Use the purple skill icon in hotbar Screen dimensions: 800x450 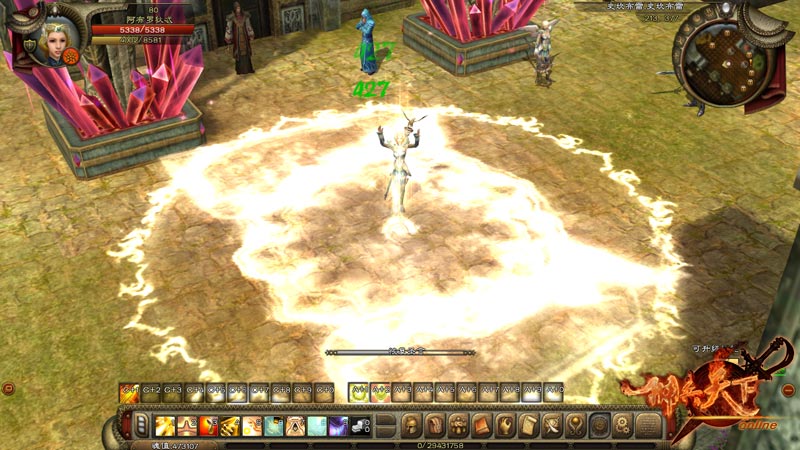(x=338, y=426)
